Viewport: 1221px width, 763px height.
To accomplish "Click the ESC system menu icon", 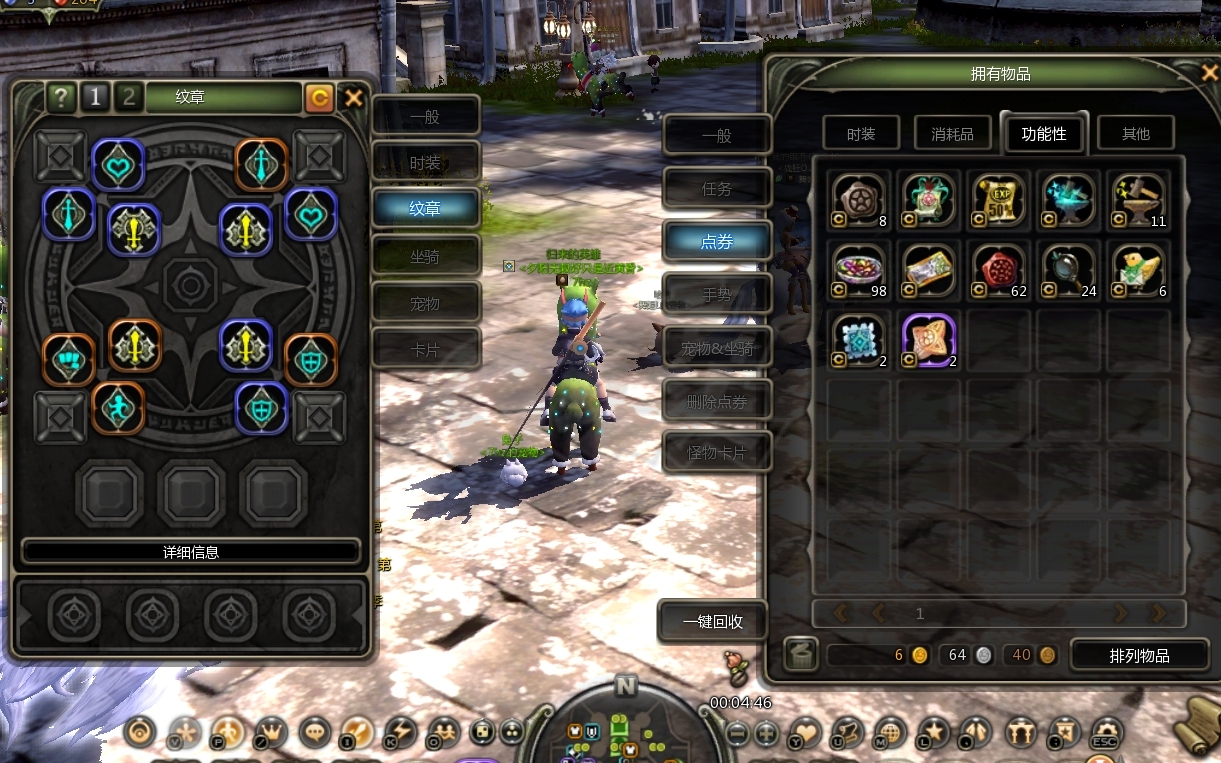I will click(1106, 733).
